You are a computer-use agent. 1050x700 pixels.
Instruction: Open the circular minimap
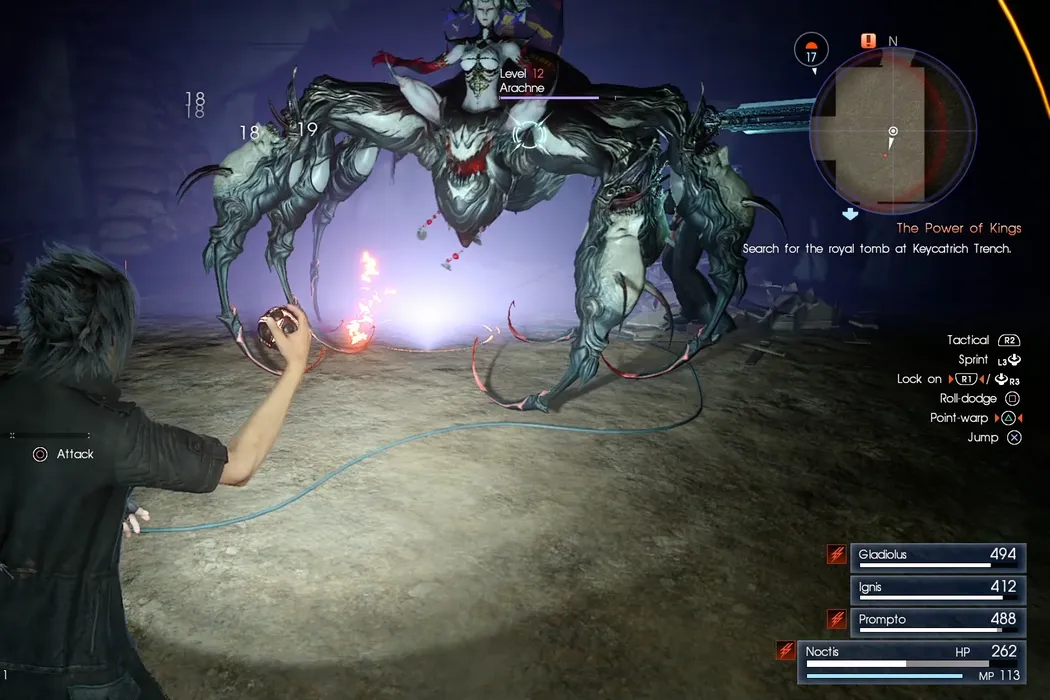893,131
